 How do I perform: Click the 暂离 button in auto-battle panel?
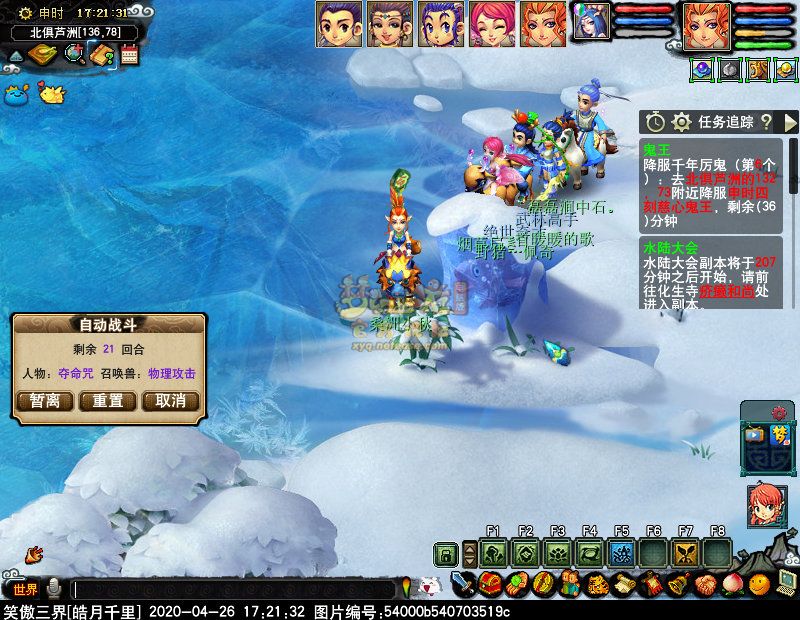45,401
